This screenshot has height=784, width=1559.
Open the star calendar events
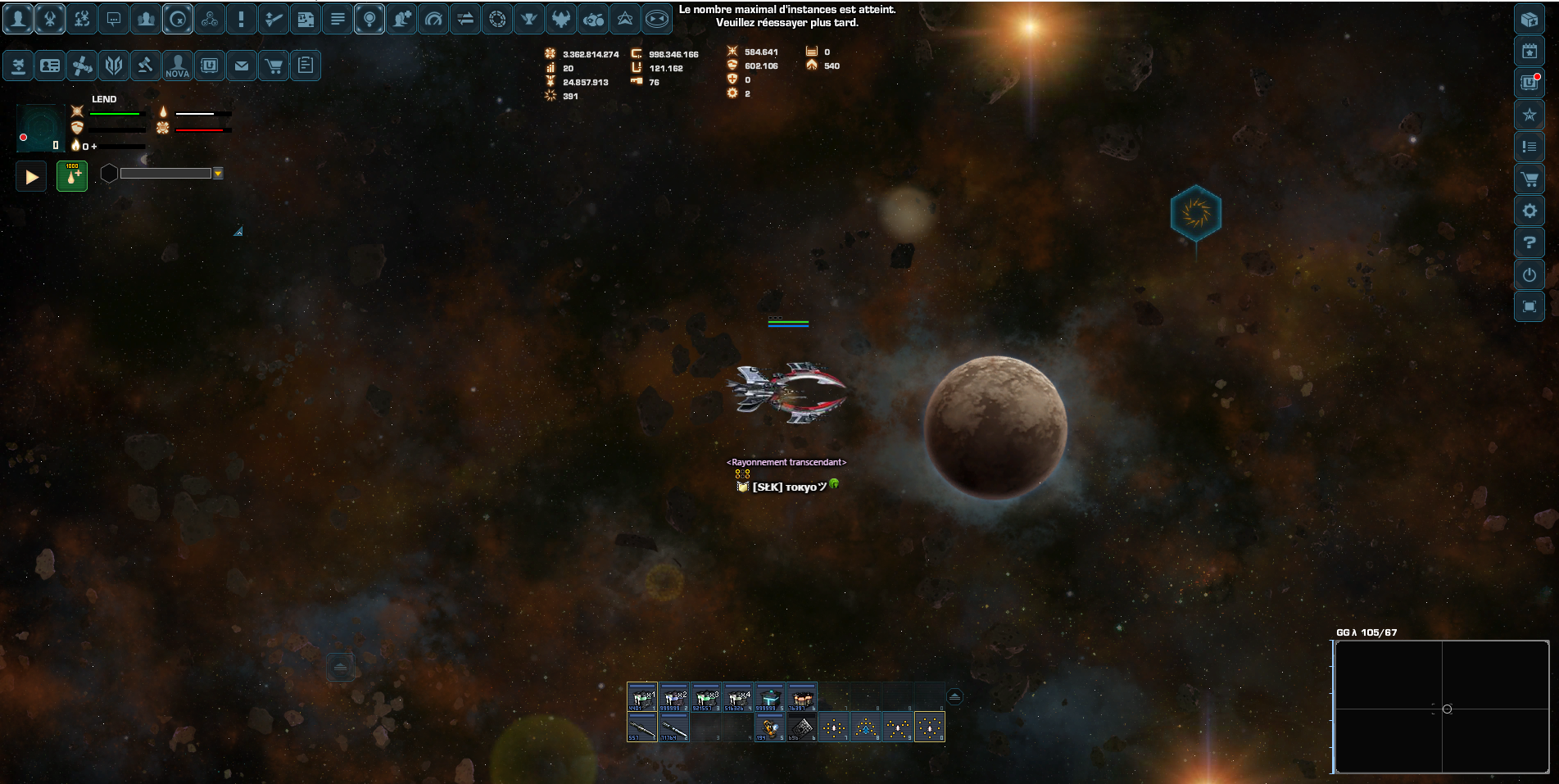tap(1529, 51)
